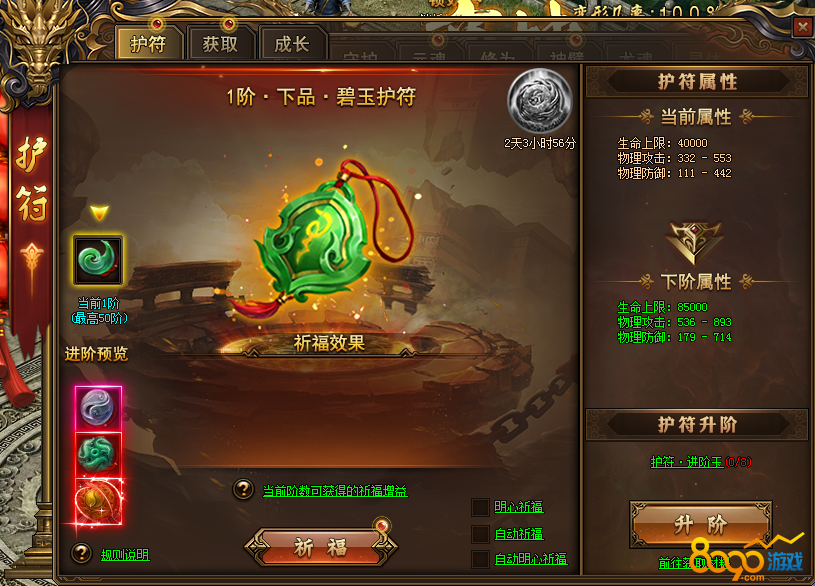Open the 获取 tab
This screenshot has height=586, width=815.
[x=220, y=44]
